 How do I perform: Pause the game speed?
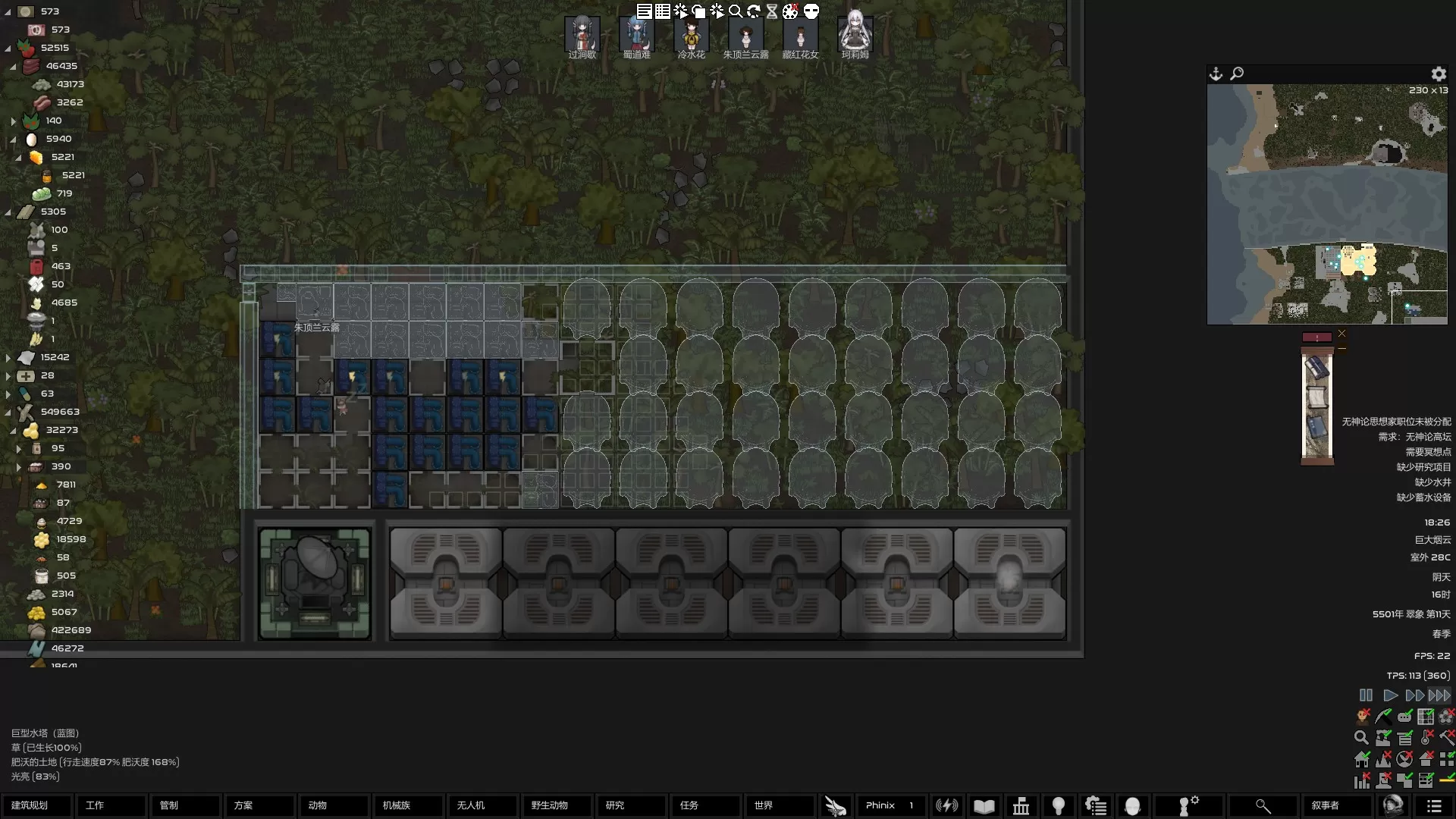tap(1366, 695)
